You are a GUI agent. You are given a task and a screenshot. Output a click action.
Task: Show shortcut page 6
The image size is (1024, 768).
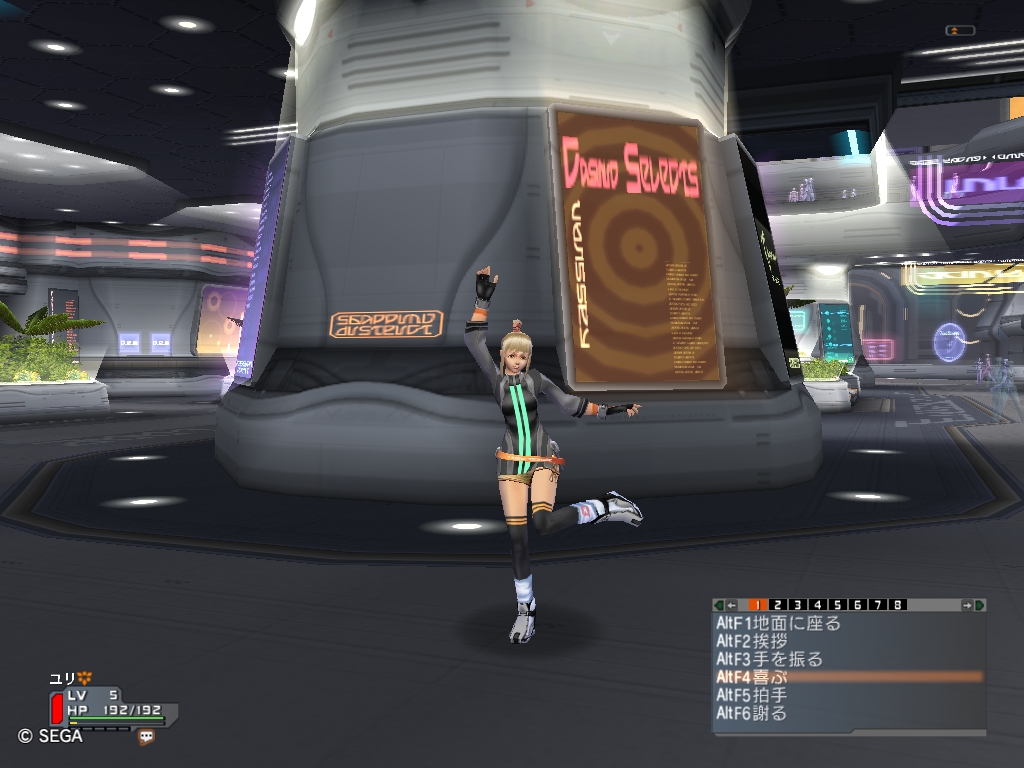(858, 605)
